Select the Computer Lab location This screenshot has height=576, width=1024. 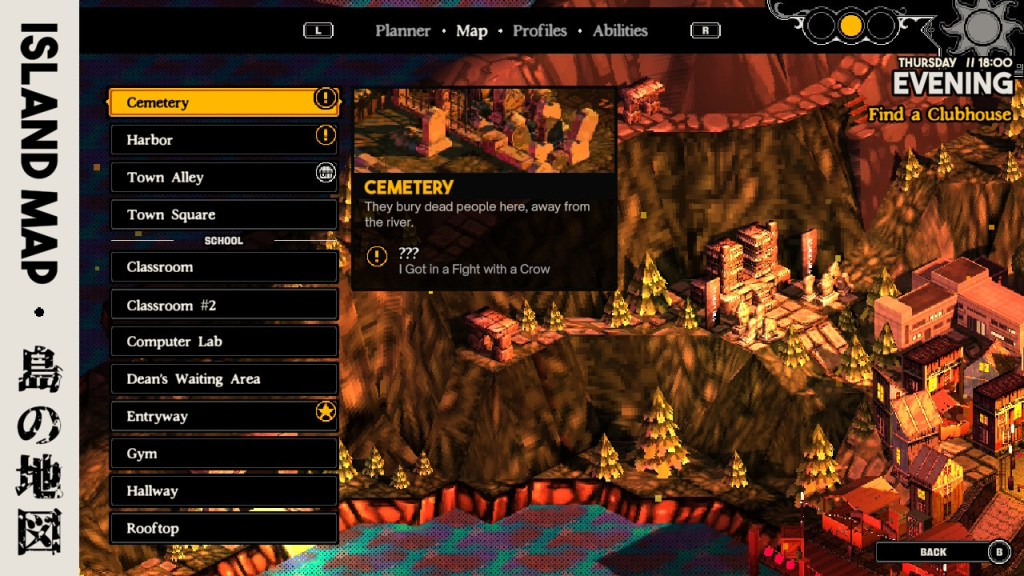point(222,342)
